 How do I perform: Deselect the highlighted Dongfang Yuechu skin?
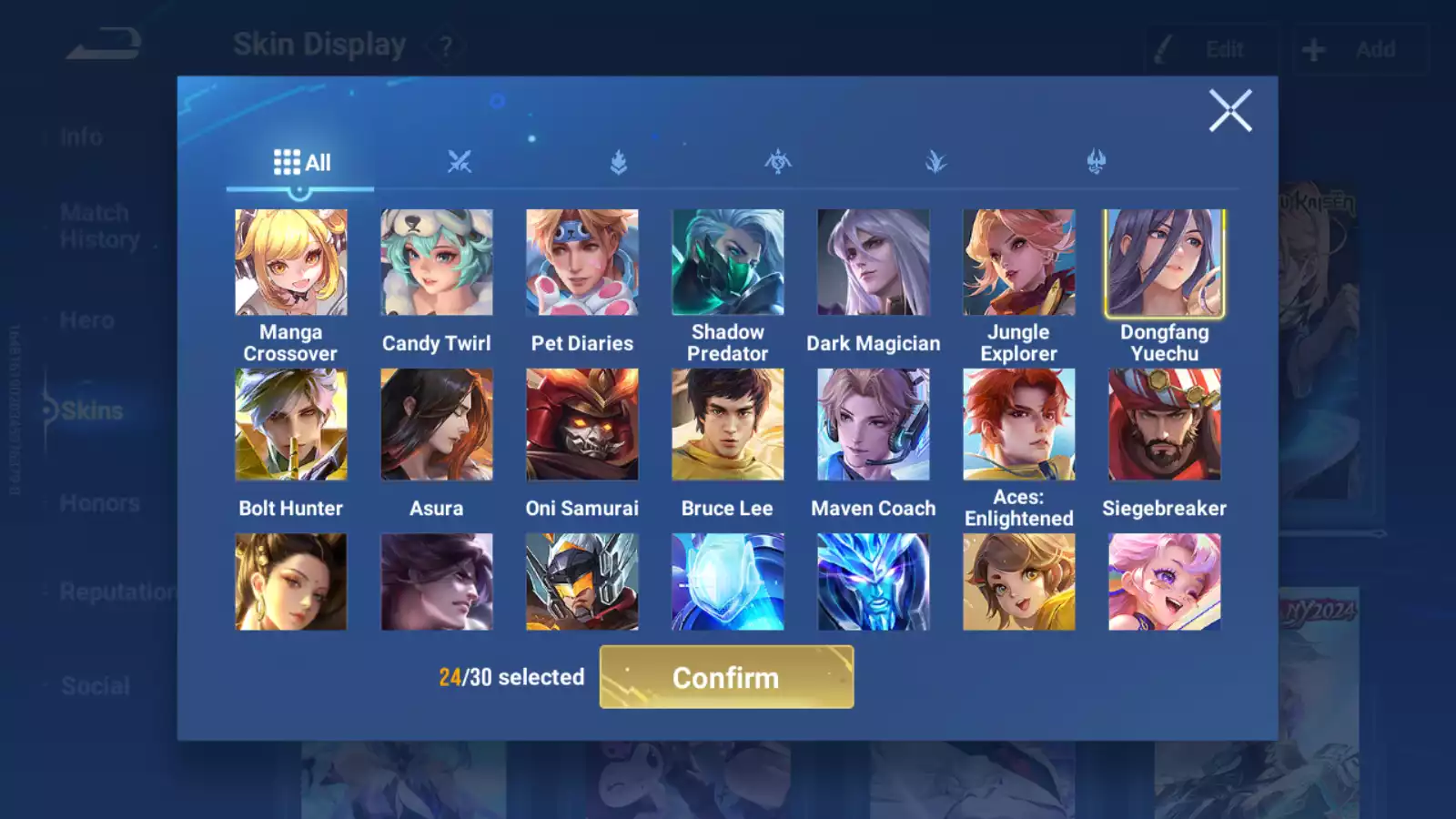pyautogui.click(x=1164, y=262)
